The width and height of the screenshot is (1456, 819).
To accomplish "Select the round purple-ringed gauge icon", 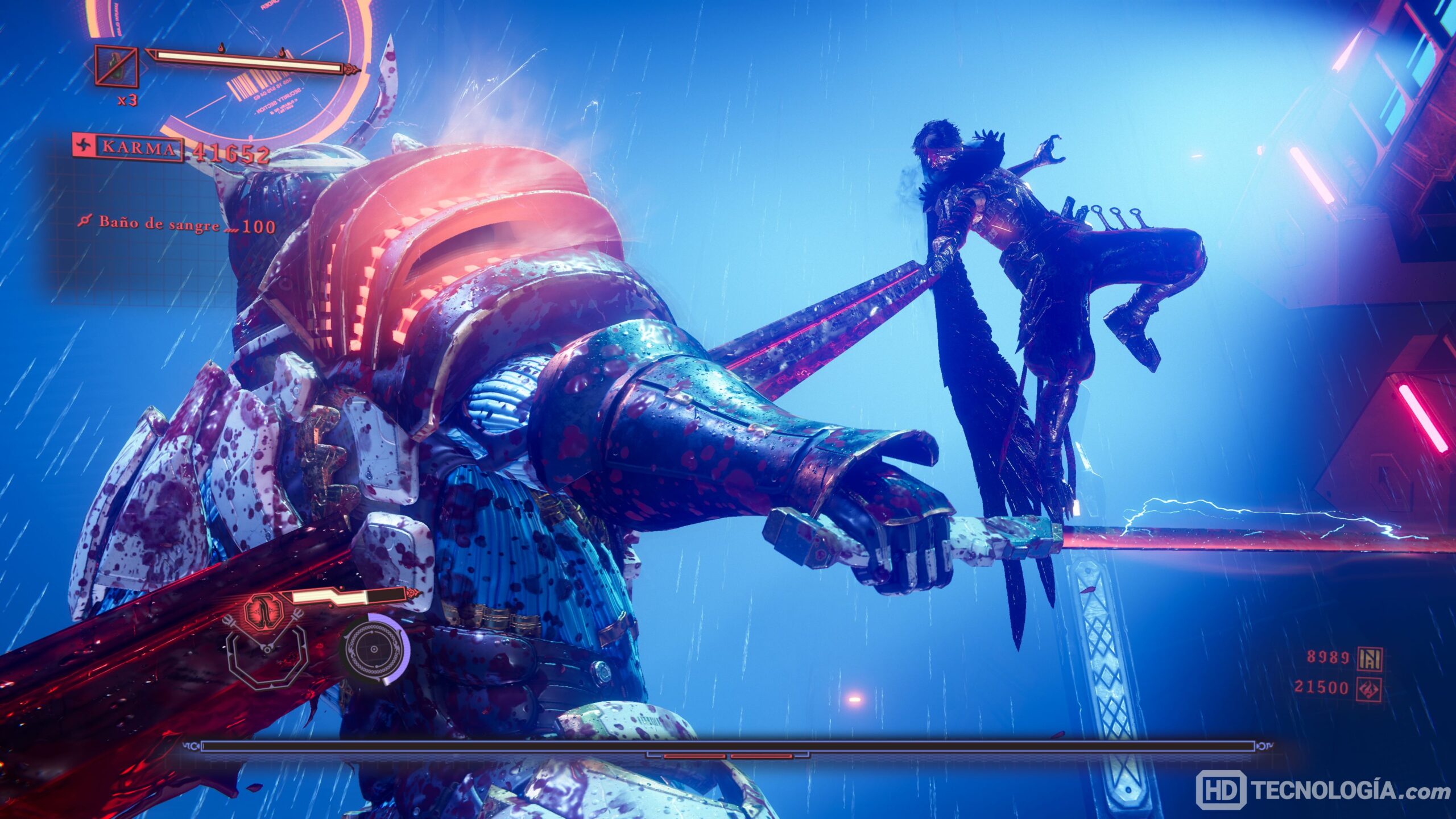I will tap(374, 648).
